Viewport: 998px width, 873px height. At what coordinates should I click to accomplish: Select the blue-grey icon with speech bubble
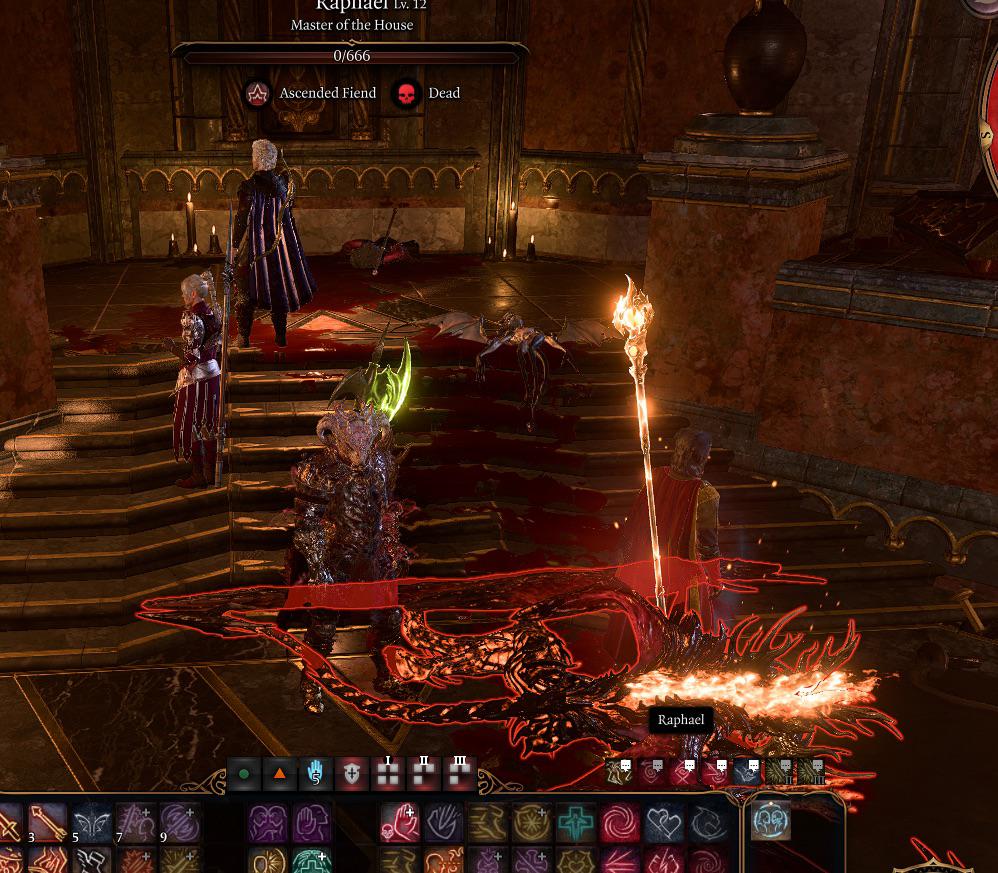[748, 771]
